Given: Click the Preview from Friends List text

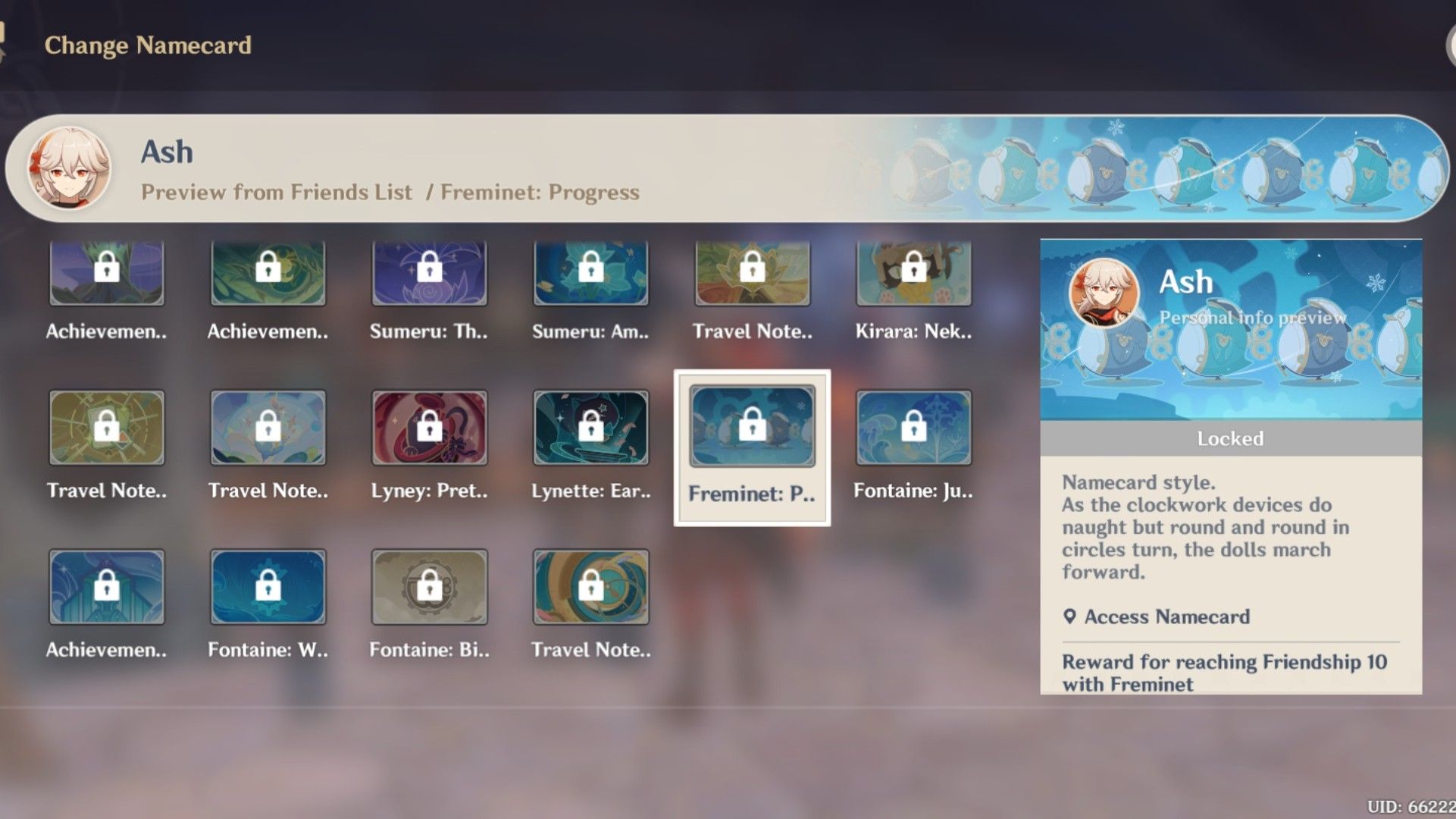Looking at the screenshot, I should (276, 191).
